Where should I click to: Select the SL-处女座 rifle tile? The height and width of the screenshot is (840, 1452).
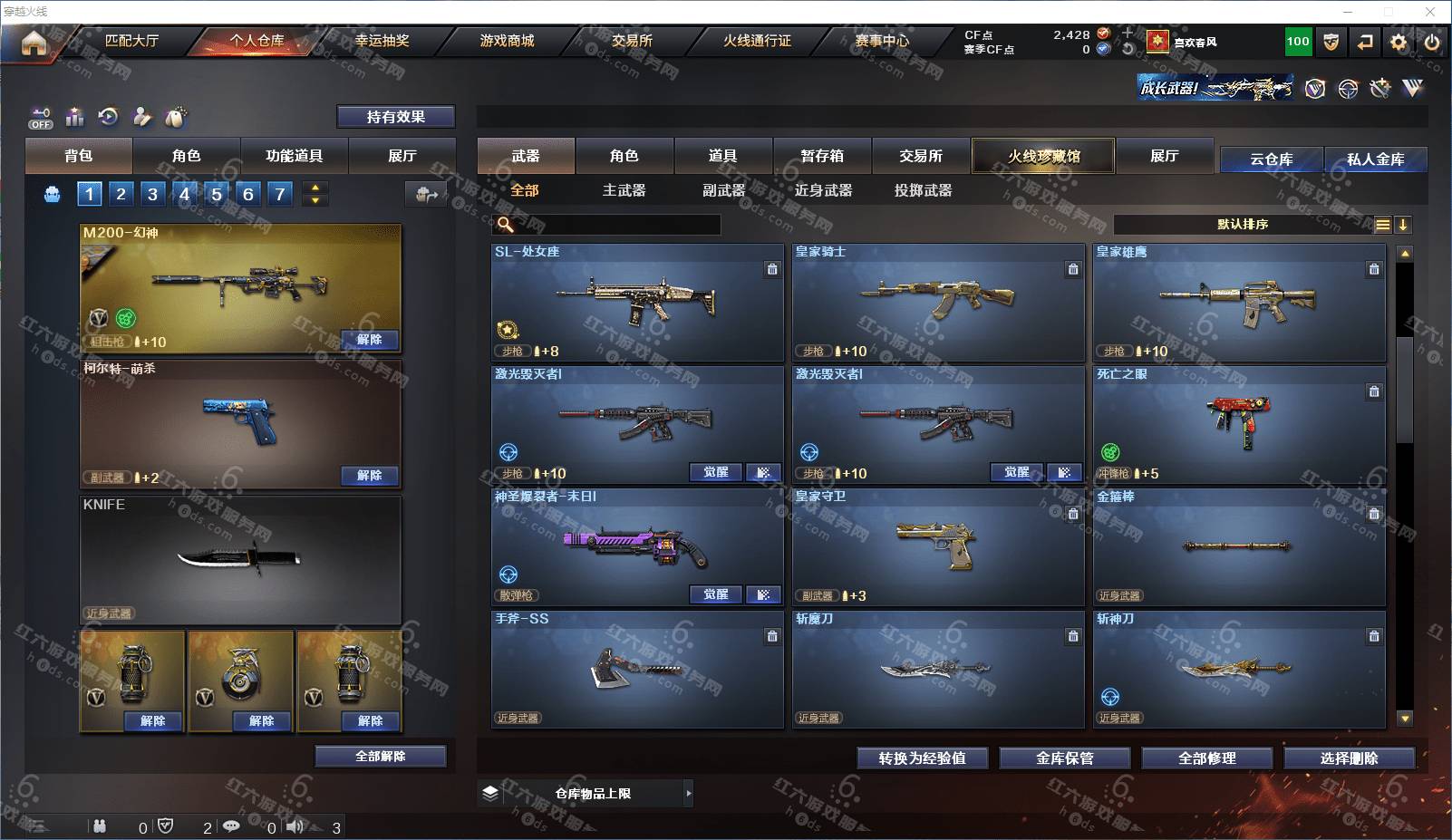tap(637, 303)
